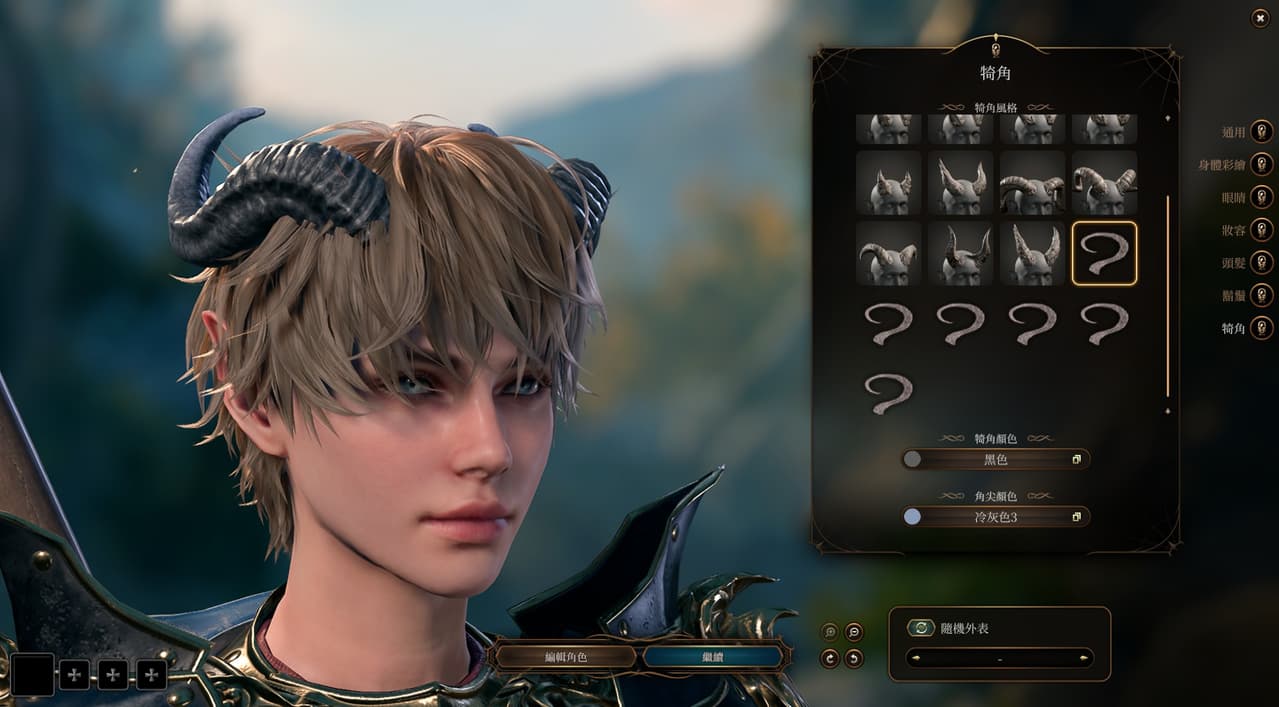Click the right arrow of the appearance preset selector
Screen dimensions: 1279x707
1084,658
